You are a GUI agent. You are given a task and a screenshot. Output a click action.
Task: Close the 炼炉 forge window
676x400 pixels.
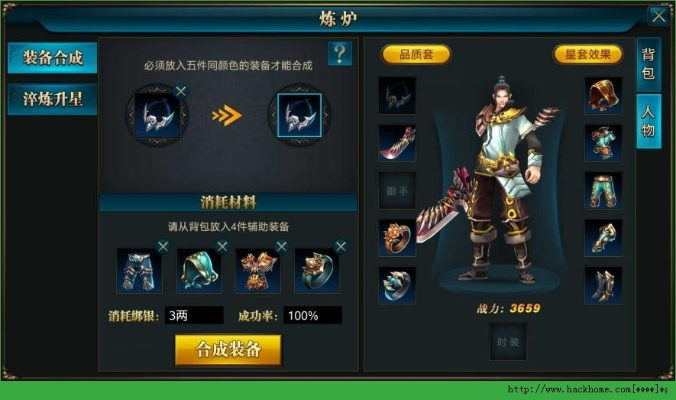click(658, 15)
